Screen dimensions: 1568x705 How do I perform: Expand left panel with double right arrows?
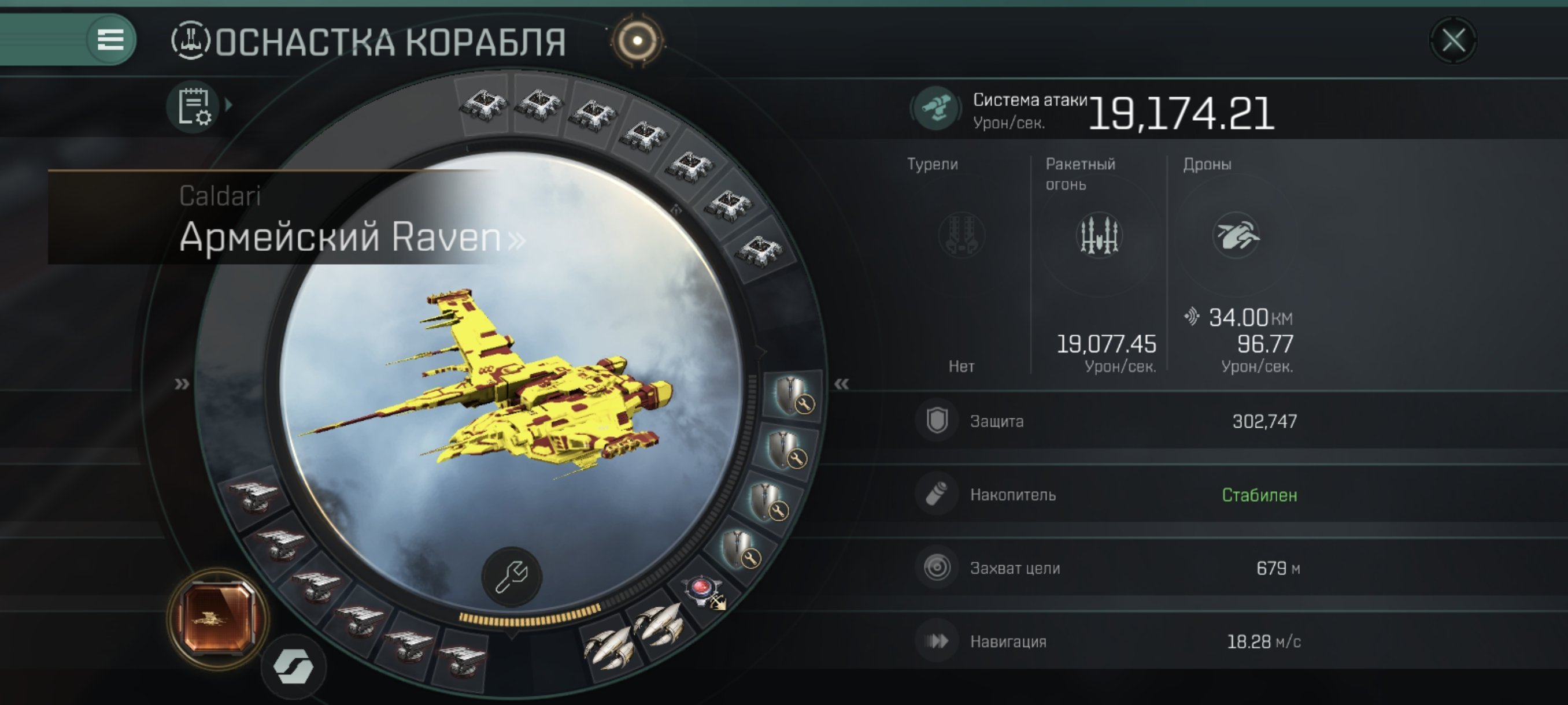(182, 384)
